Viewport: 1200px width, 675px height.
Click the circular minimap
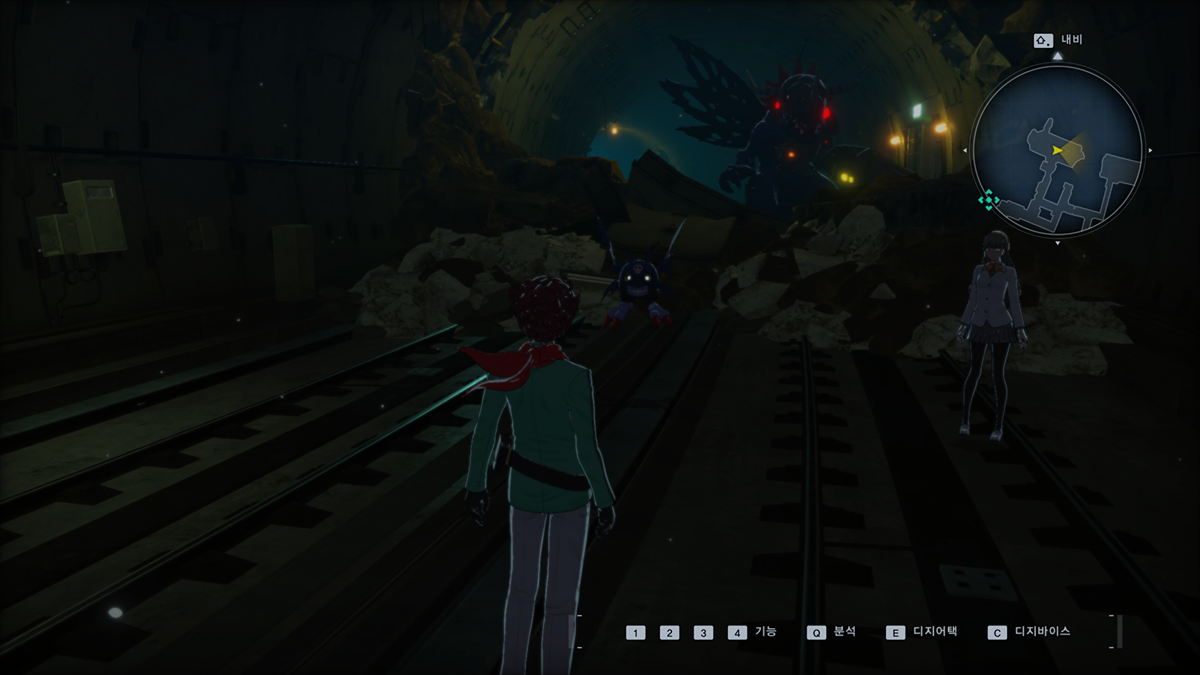tap(1057, 152)
